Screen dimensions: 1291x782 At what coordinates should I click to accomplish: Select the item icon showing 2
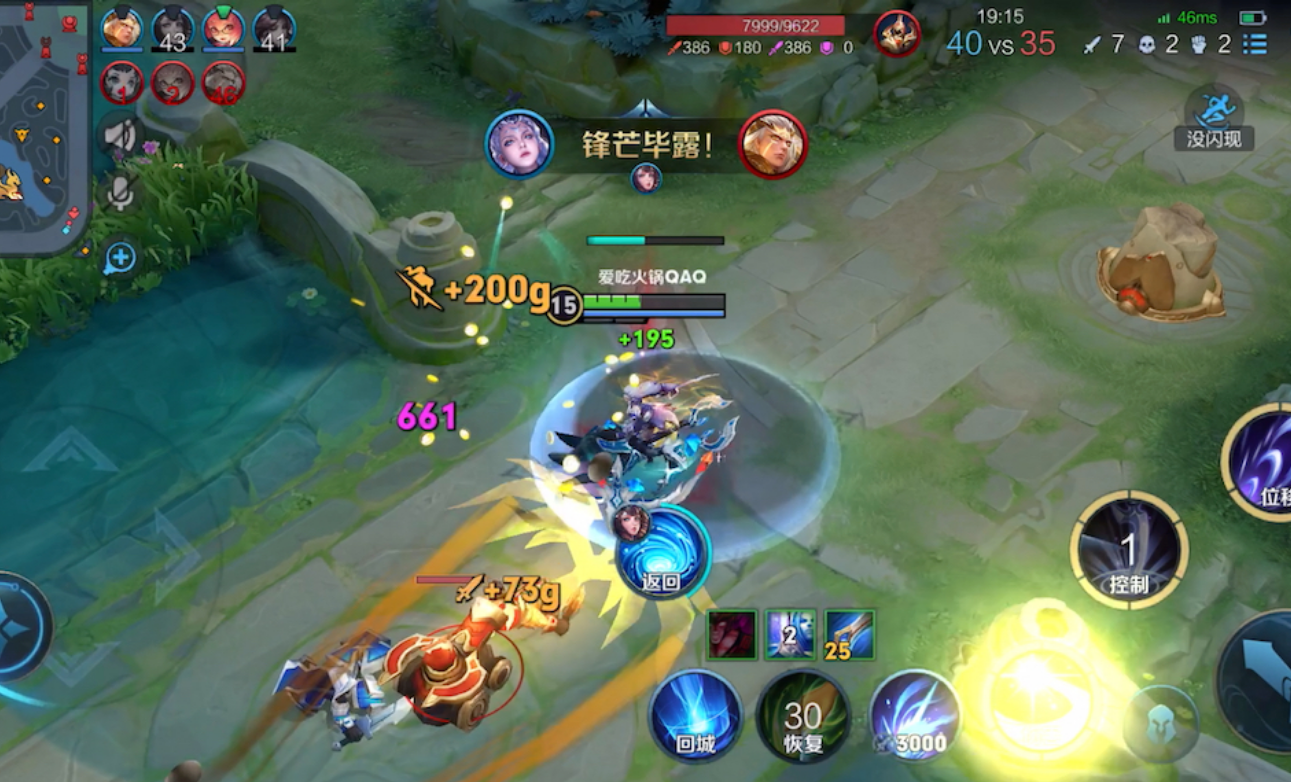[791, 634]
